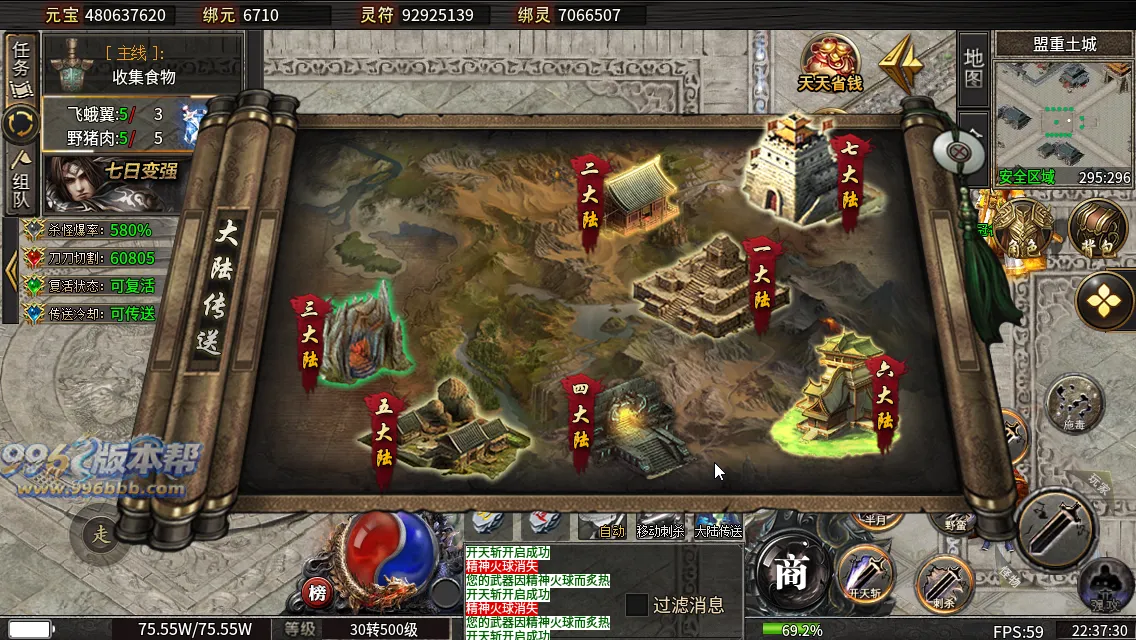Image resolution: width=1136 pixels, height=640 pixels.
Task: Toggle the 过滤消息 message filter checkbox
Action: [x=637, y=605]
